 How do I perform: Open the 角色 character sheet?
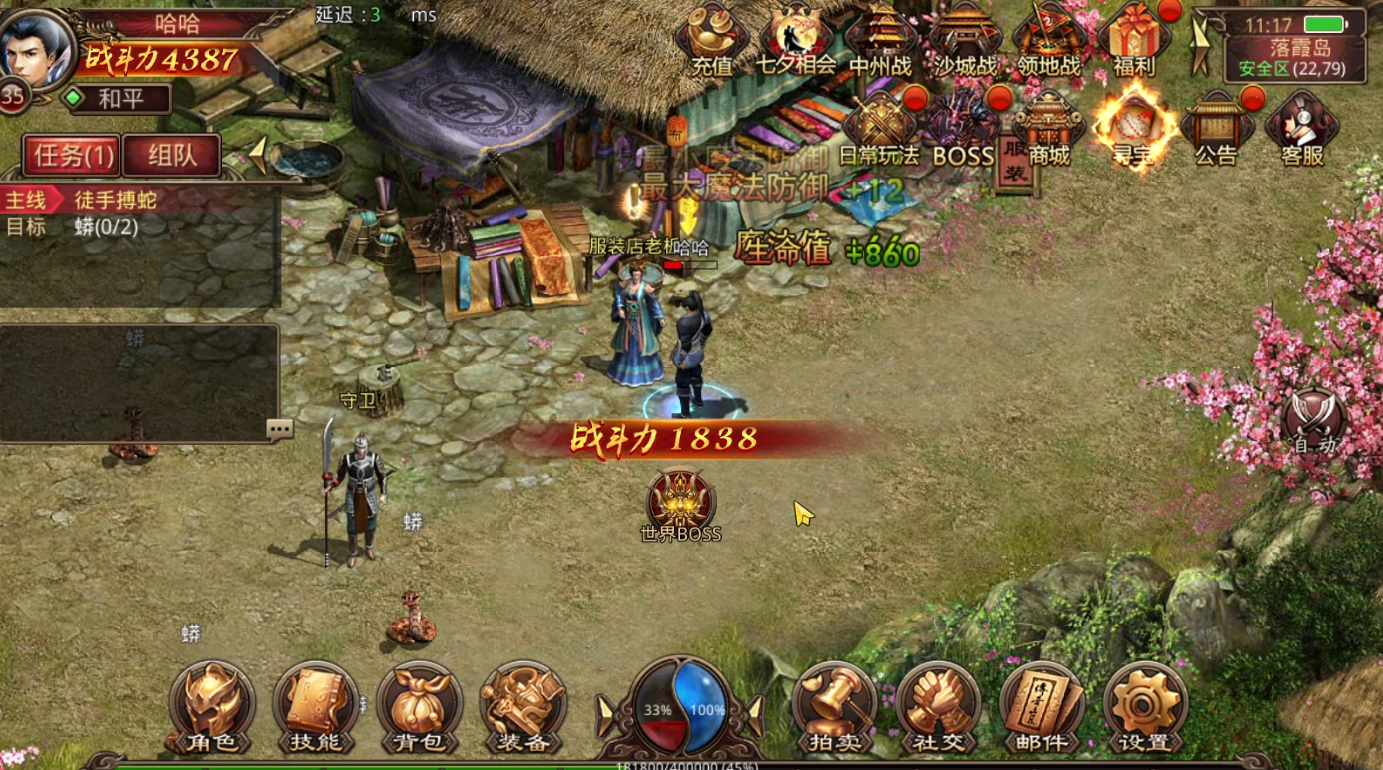[211, 706]
